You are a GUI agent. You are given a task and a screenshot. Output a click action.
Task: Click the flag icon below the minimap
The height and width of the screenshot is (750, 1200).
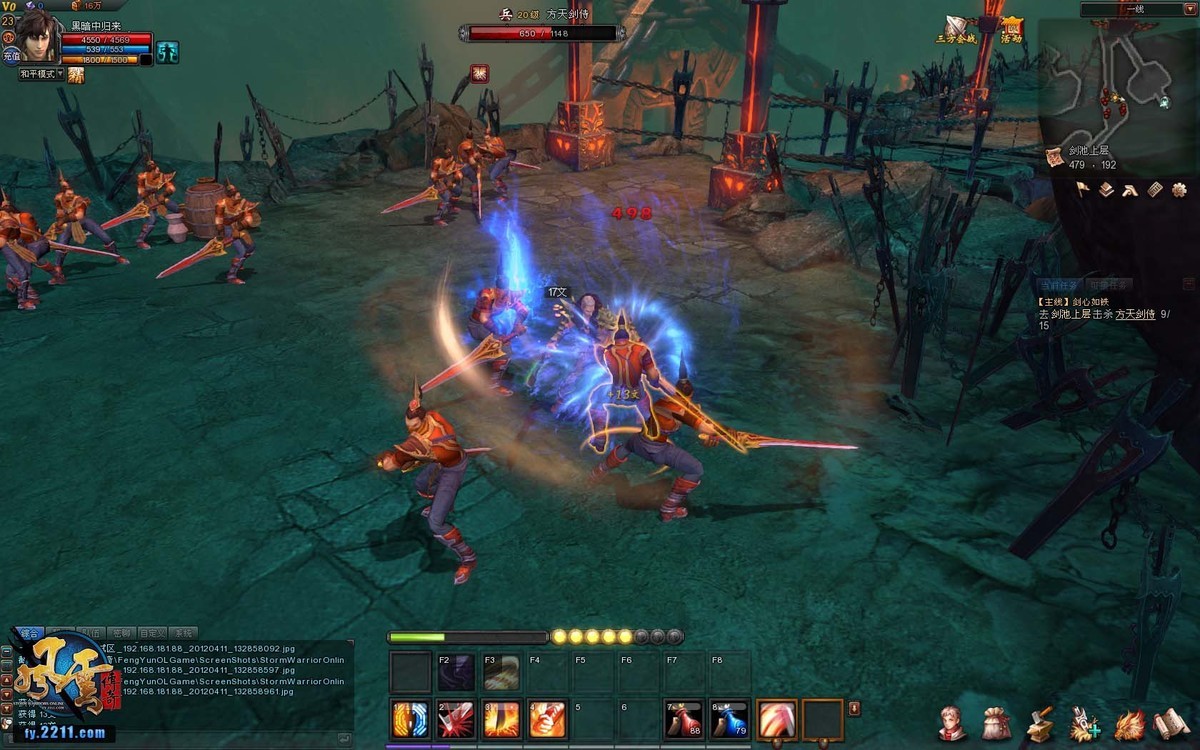pos(1084,189)
